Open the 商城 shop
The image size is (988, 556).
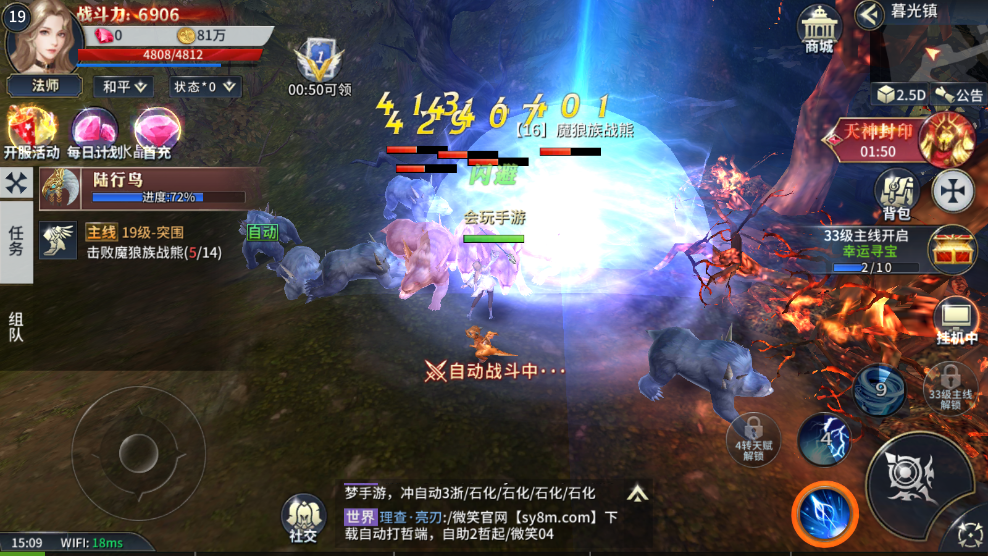[x=819, y=30]
